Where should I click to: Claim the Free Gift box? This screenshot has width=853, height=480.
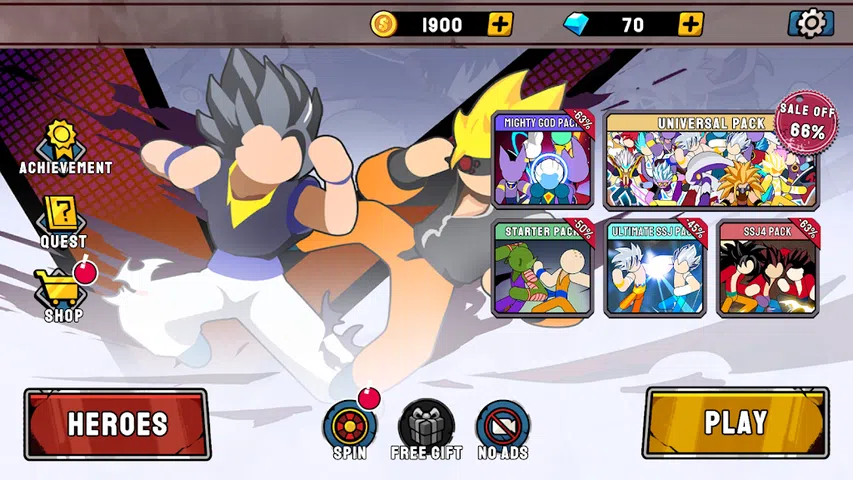426,428
